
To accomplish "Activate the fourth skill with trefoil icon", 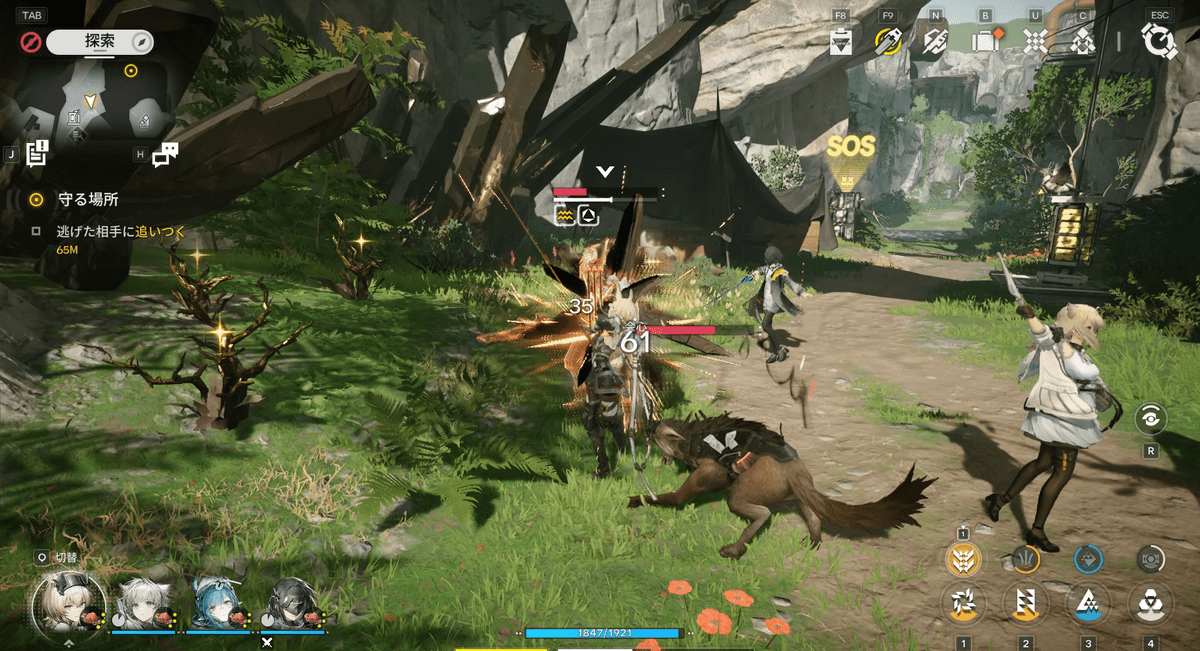I will [x=1149, y=604].
